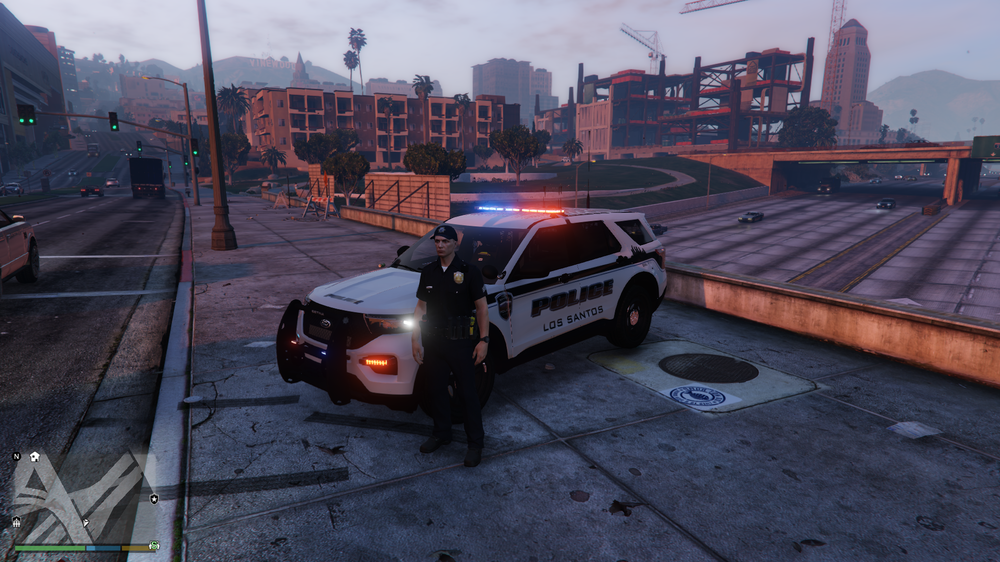Viewport: 1000px width, 562px height.
Task: Click the player arrow on the minimap
Action: 86,522
